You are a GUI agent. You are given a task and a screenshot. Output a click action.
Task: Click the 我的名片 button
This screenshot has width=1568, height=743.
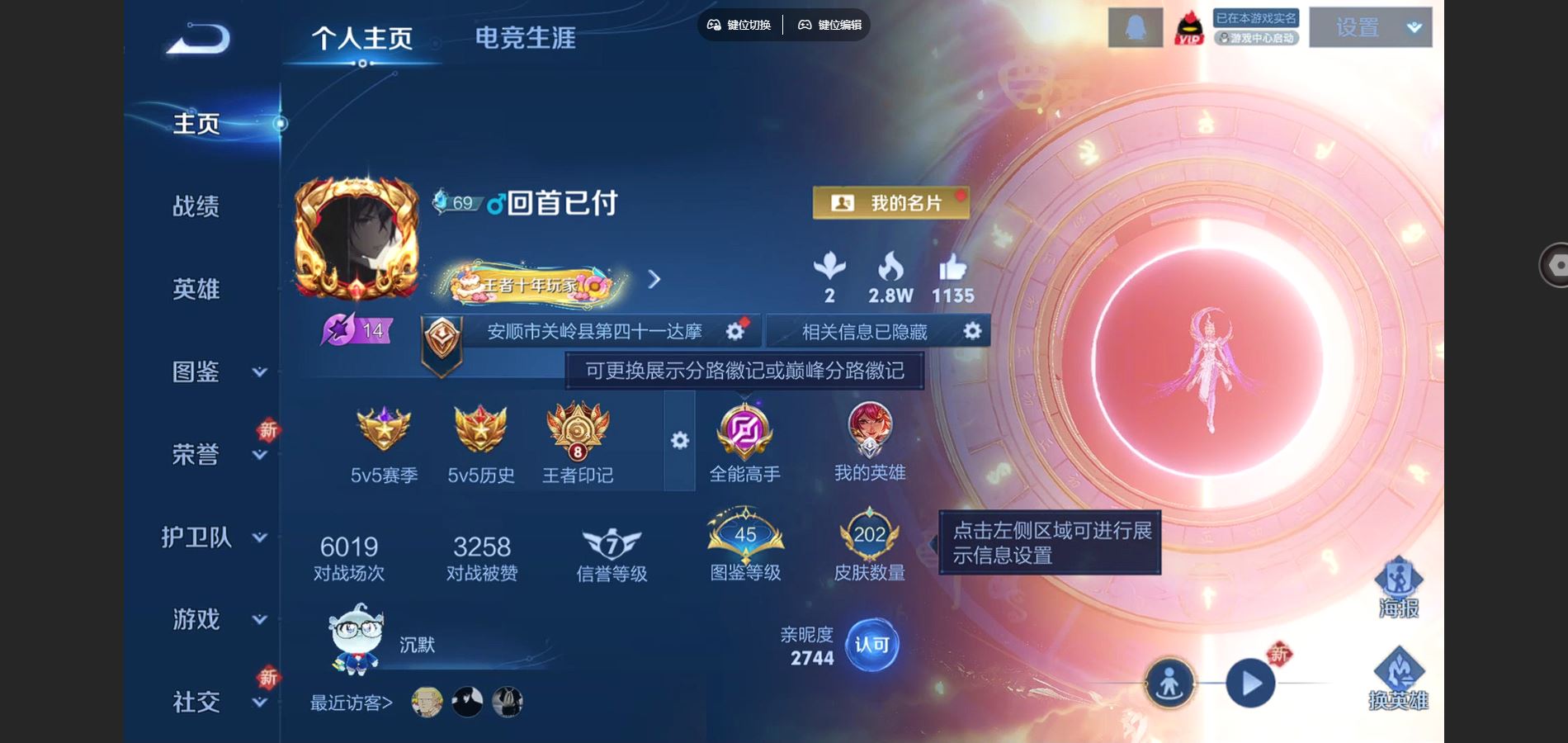click(890, 203)
